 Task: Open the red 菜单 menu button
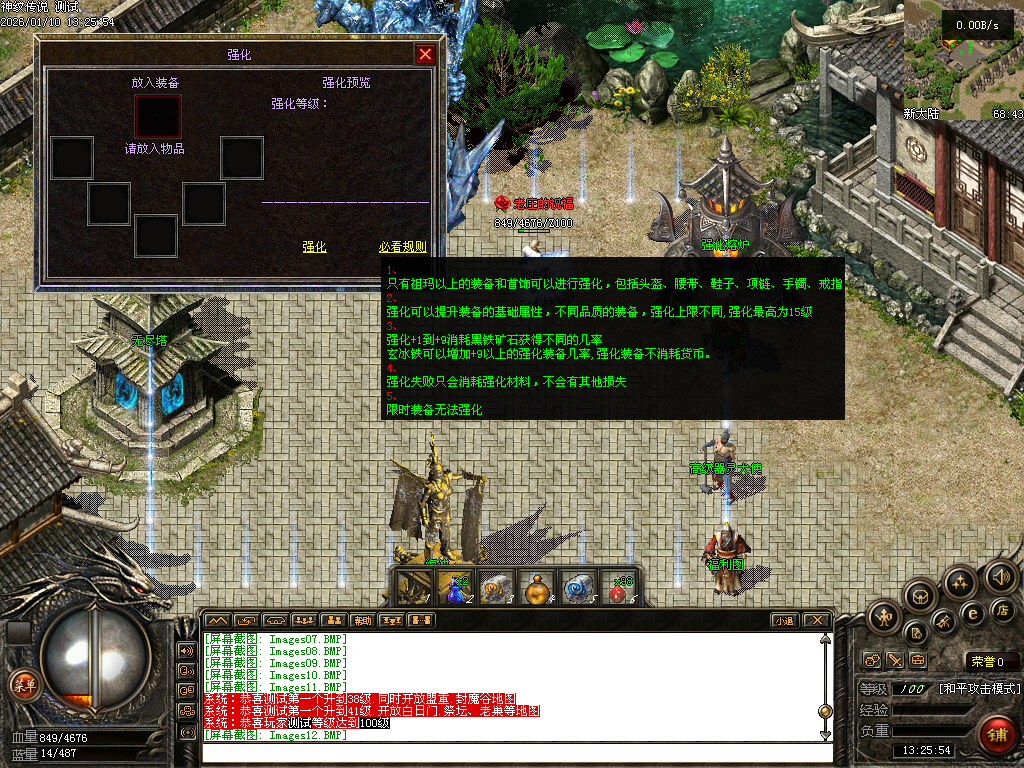click(22, 684)
